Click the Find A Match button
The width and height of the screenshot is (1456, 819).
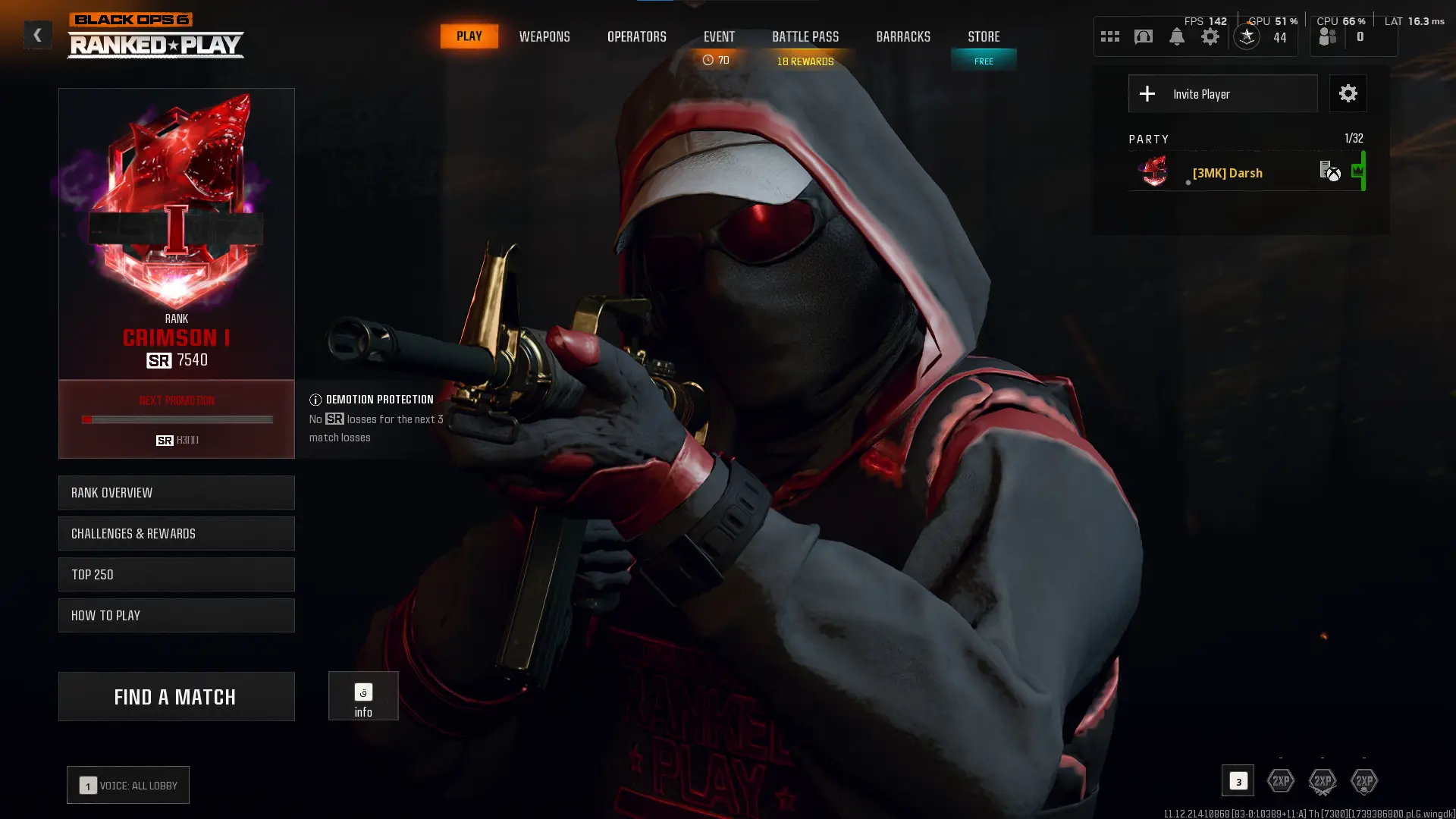[x=176, y=696]
